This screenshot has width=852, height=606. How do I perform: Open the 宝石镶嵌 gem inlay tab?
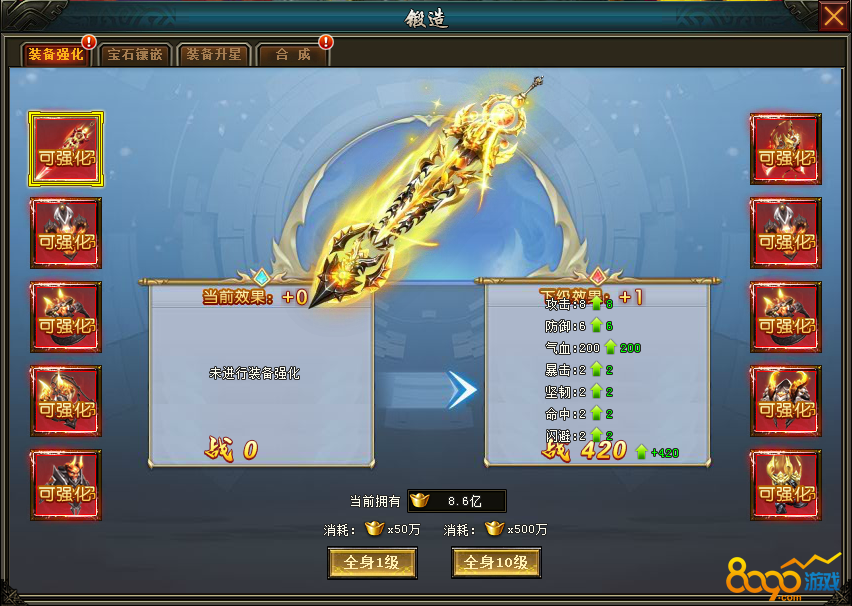point(135,55)
